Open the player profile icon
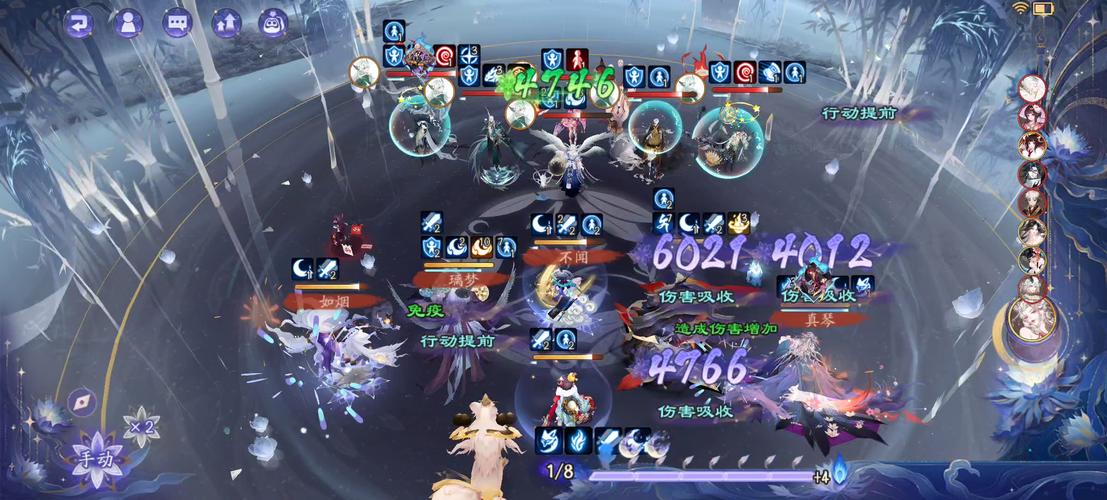 [x=128, y=22]
